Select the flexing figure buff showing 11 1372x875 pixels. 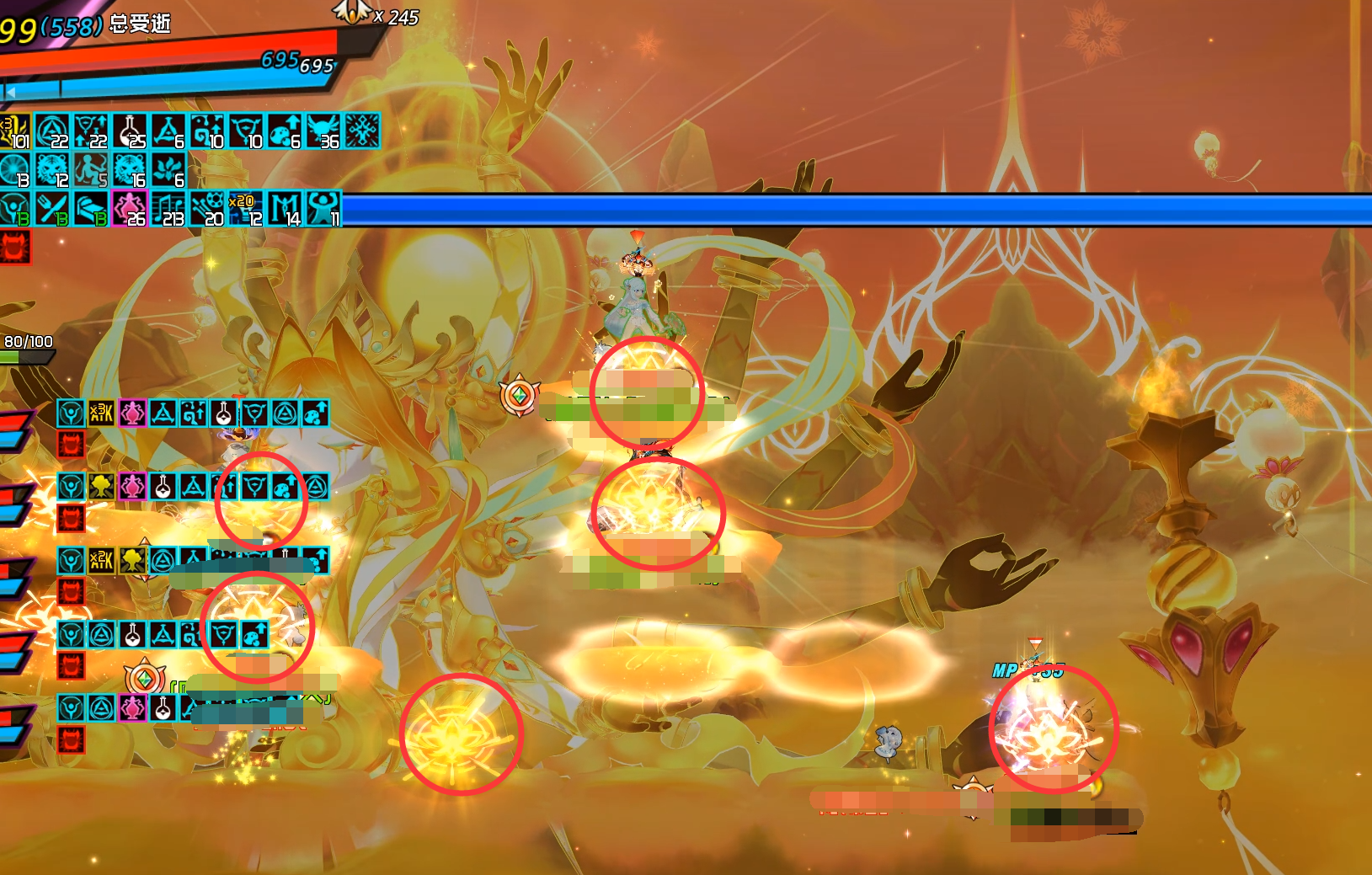point(323,209)
